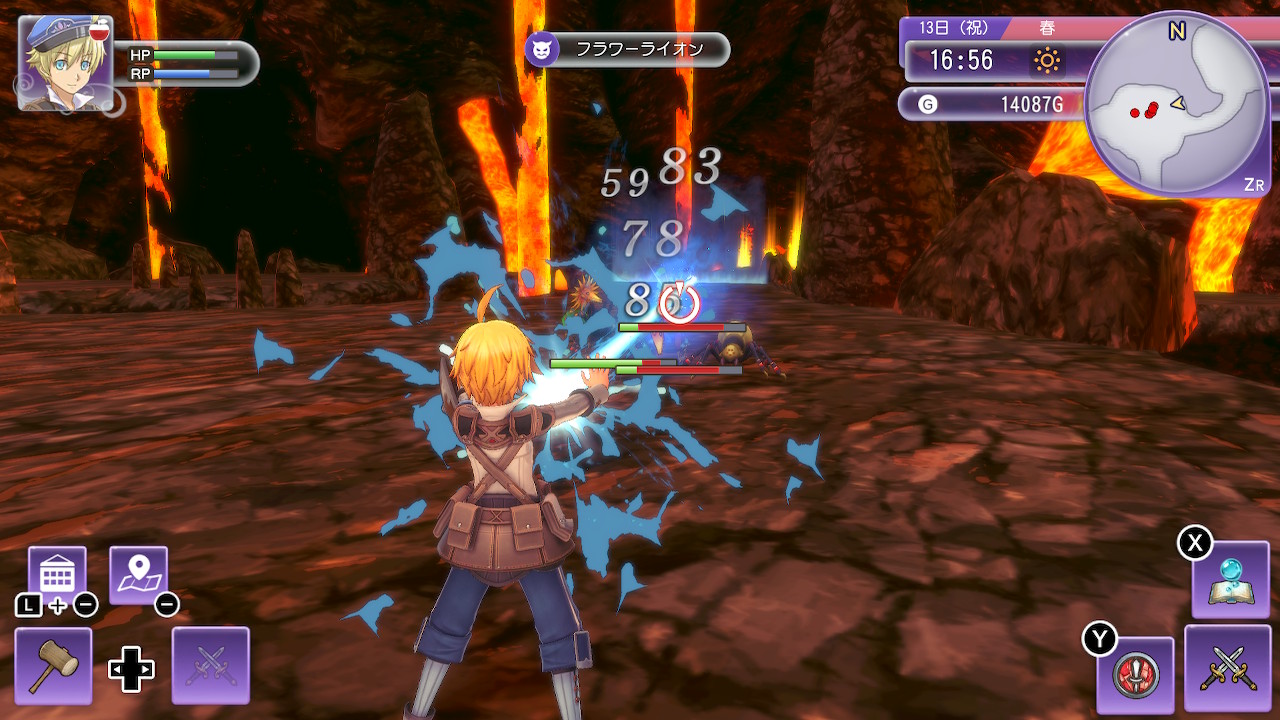Click the blond hero portrait
1280x720 pixels.
[65, 62]
